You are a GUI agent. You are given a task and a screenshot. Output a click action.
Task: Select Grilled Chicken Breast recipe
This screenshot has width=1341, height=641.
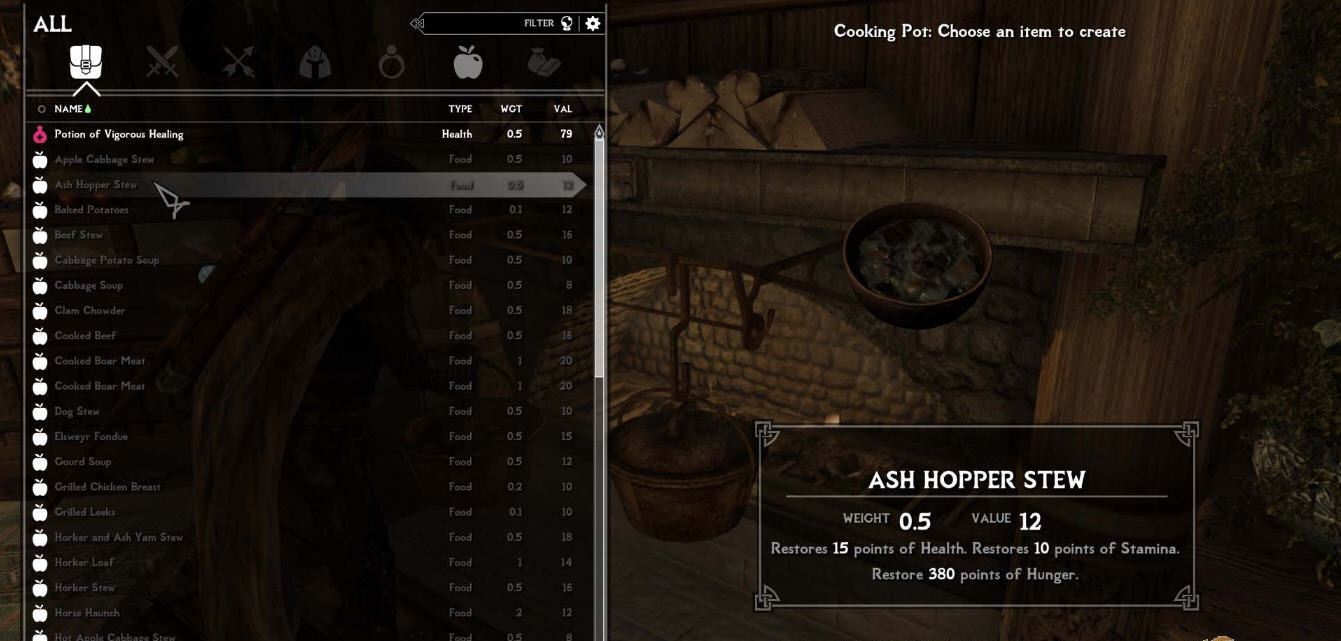[x=107, y=487]
